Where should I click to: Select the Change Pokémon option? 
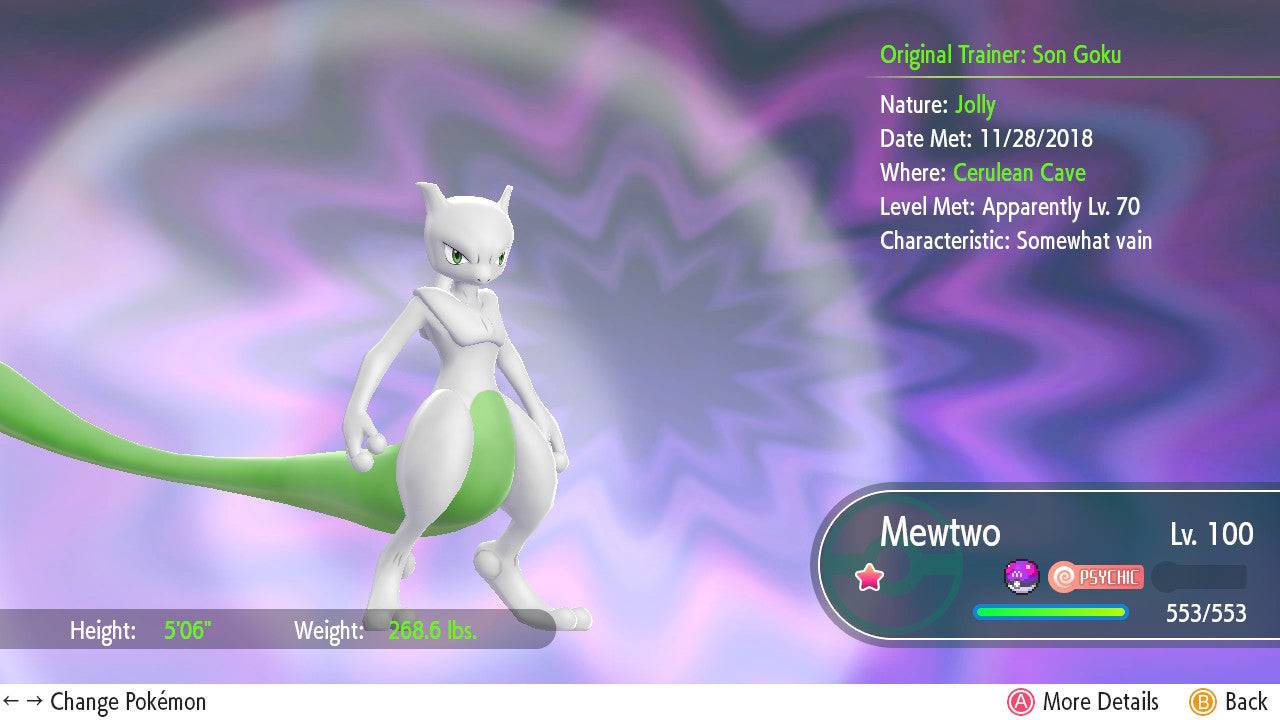(105, 702)
